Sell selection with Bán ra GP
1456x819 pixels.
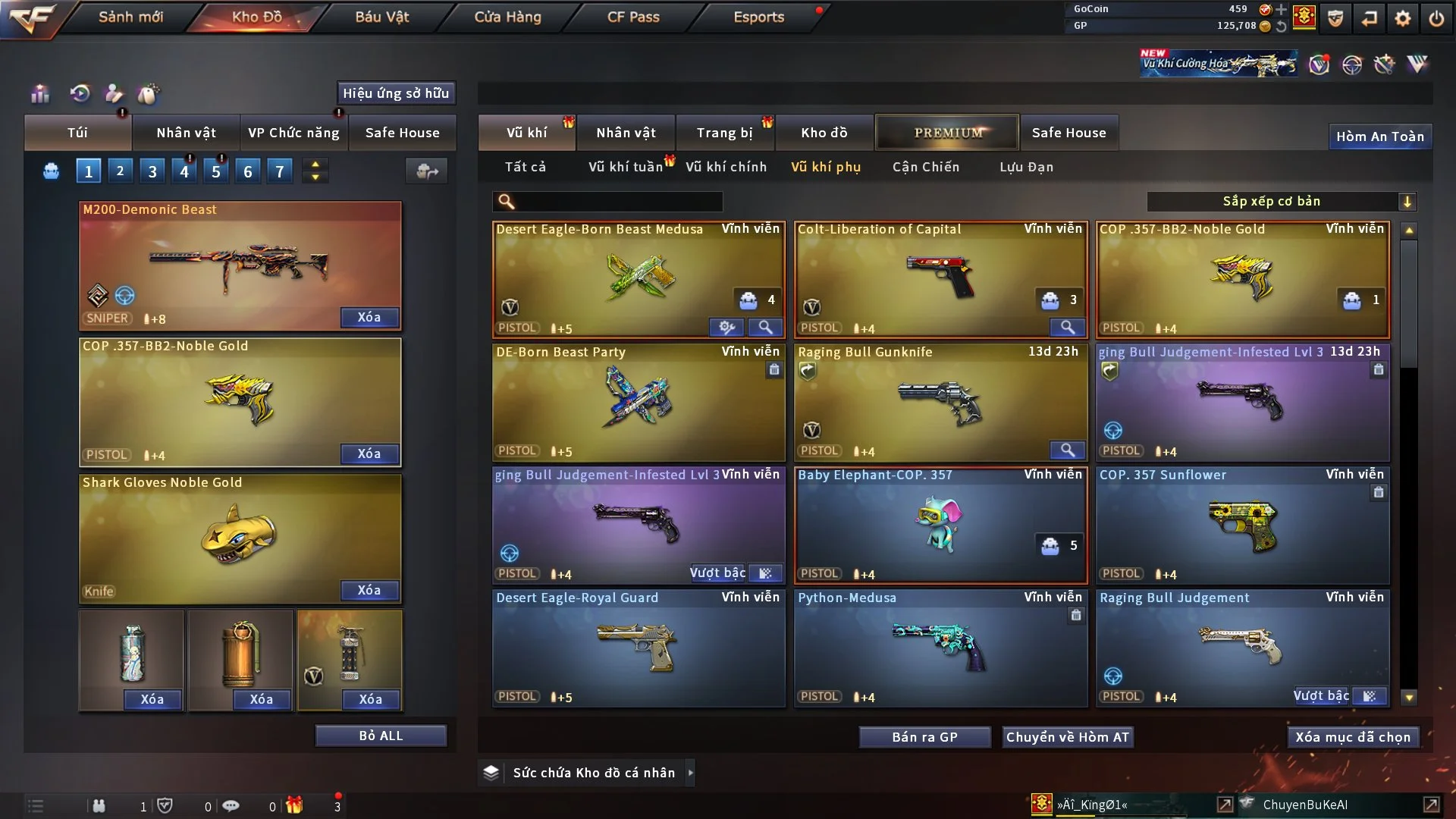pos(924,737)
